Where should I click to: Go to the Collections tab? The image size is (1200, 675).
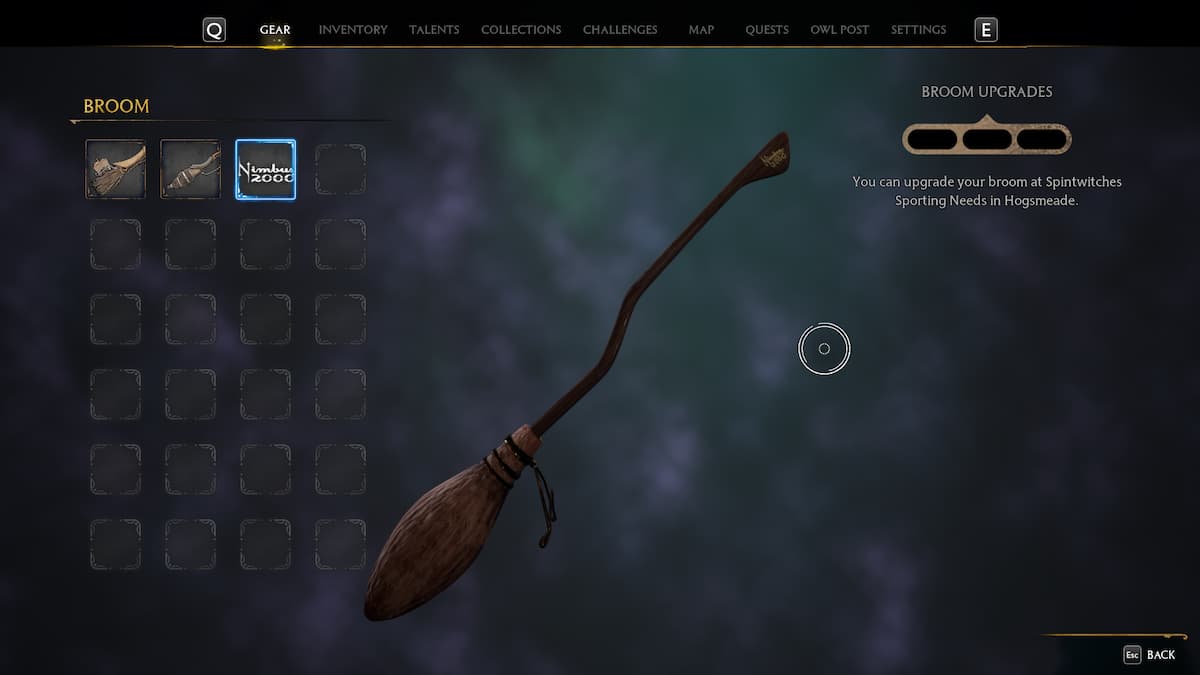point(521,30)
